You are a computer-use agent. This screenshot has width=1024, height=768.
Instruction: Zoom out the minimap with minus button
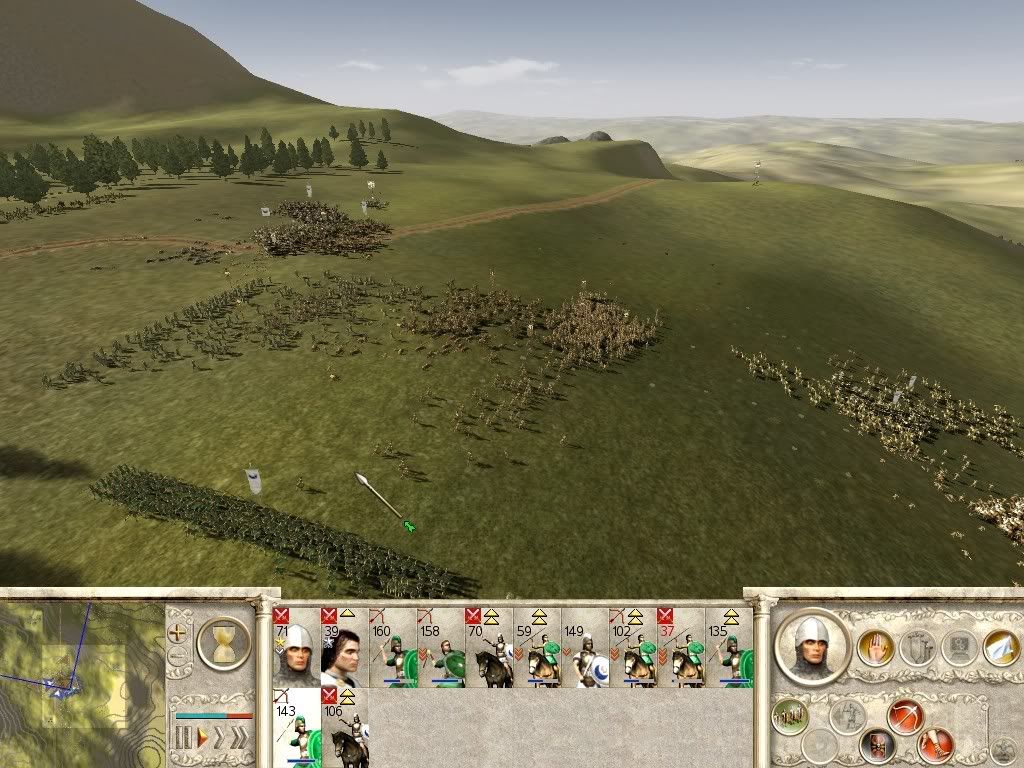click(x=180, y=657)
